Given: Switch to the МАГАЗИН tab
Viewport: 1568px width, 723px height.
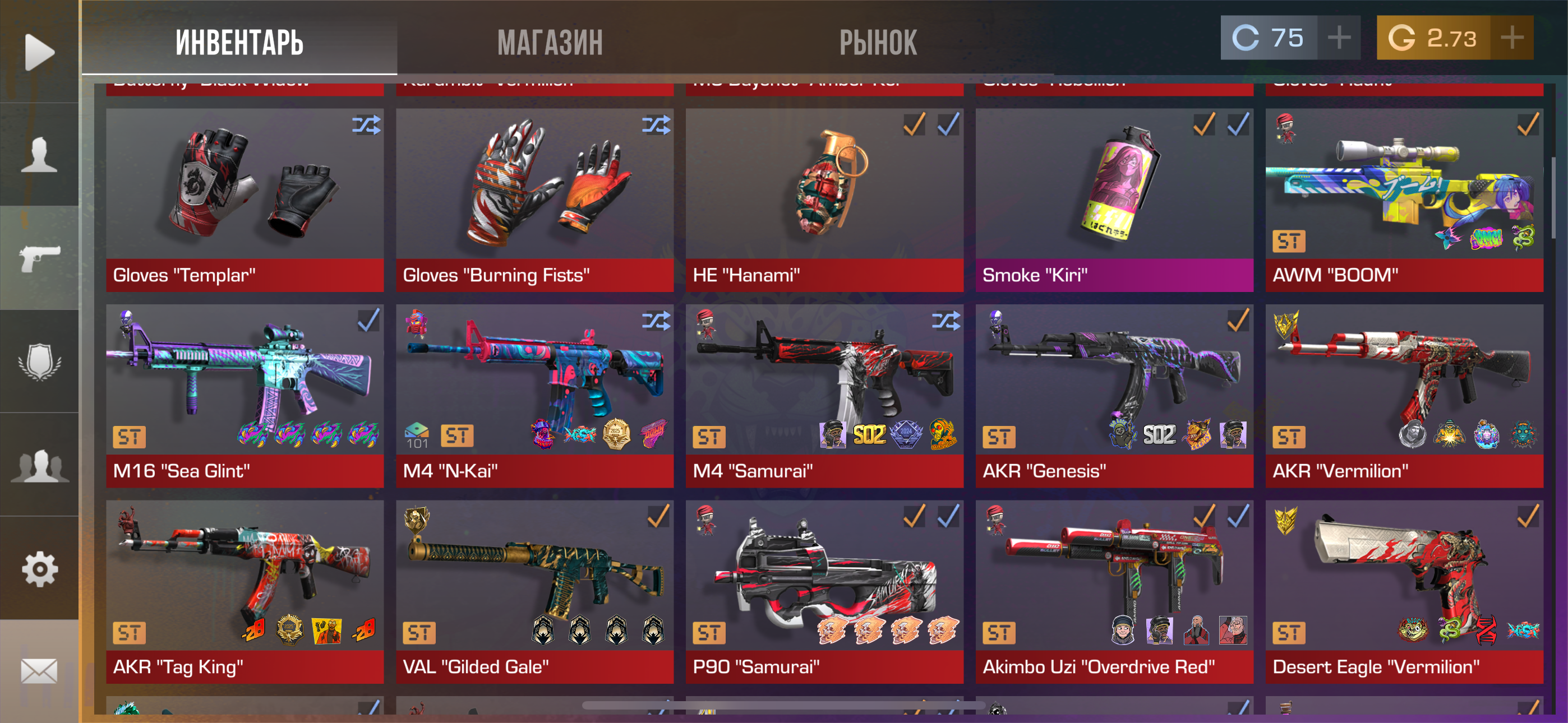Looking at the screenshot, I should coord(550,43).
